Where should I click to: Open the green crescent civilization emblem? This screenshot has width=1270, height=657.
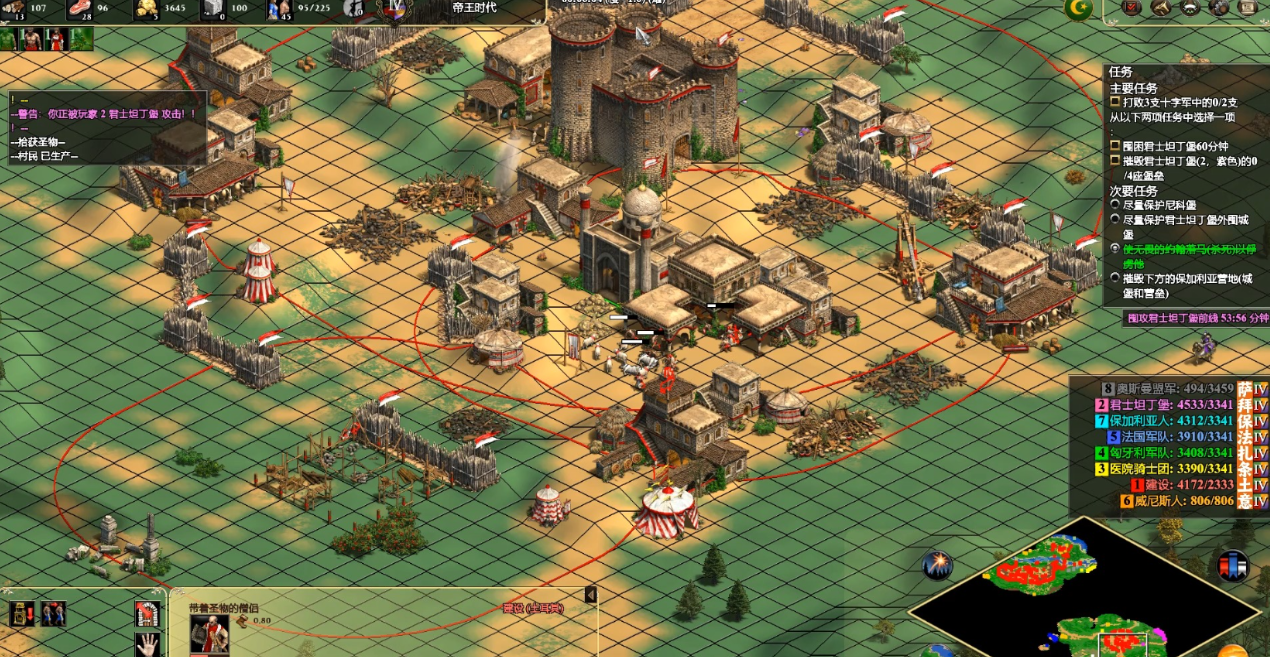pos(1078,9)
